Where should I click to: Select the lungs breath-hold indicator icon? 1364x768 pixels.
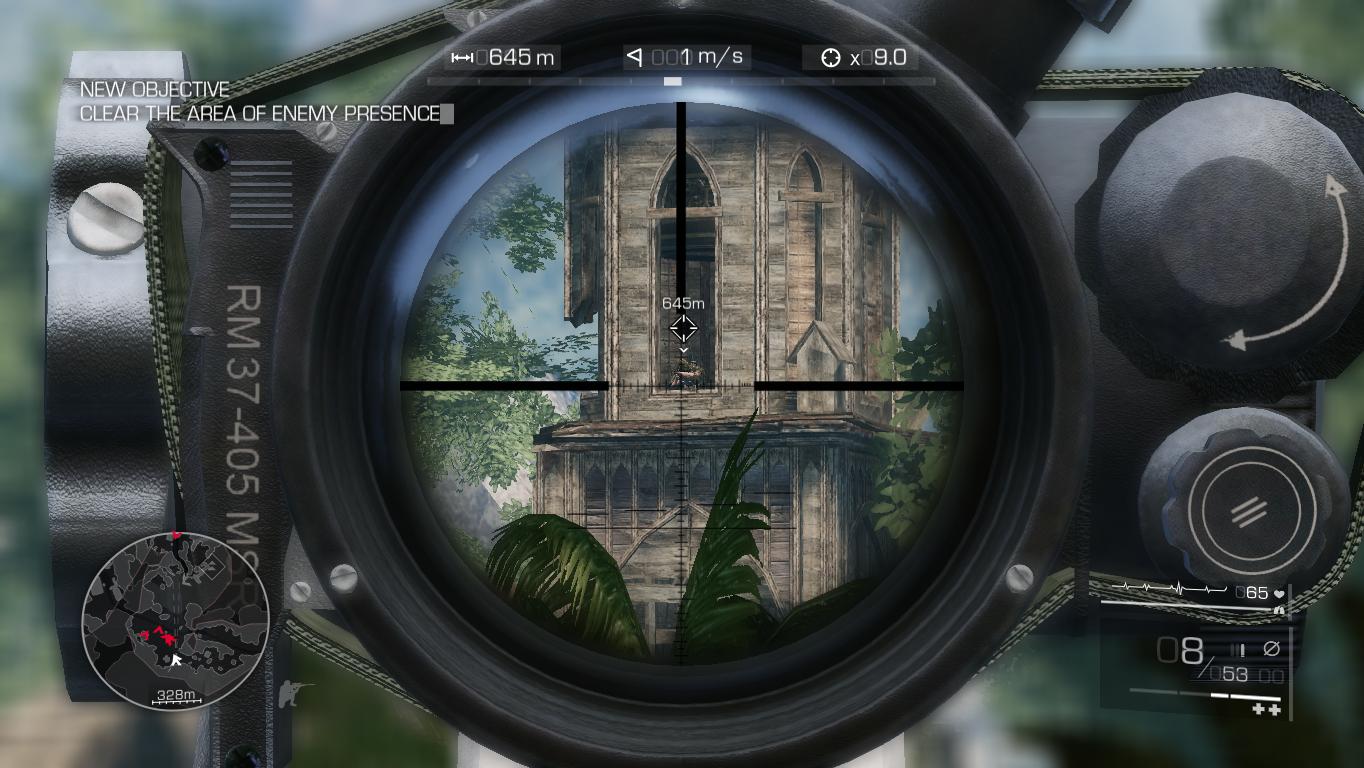point(1280,609)
